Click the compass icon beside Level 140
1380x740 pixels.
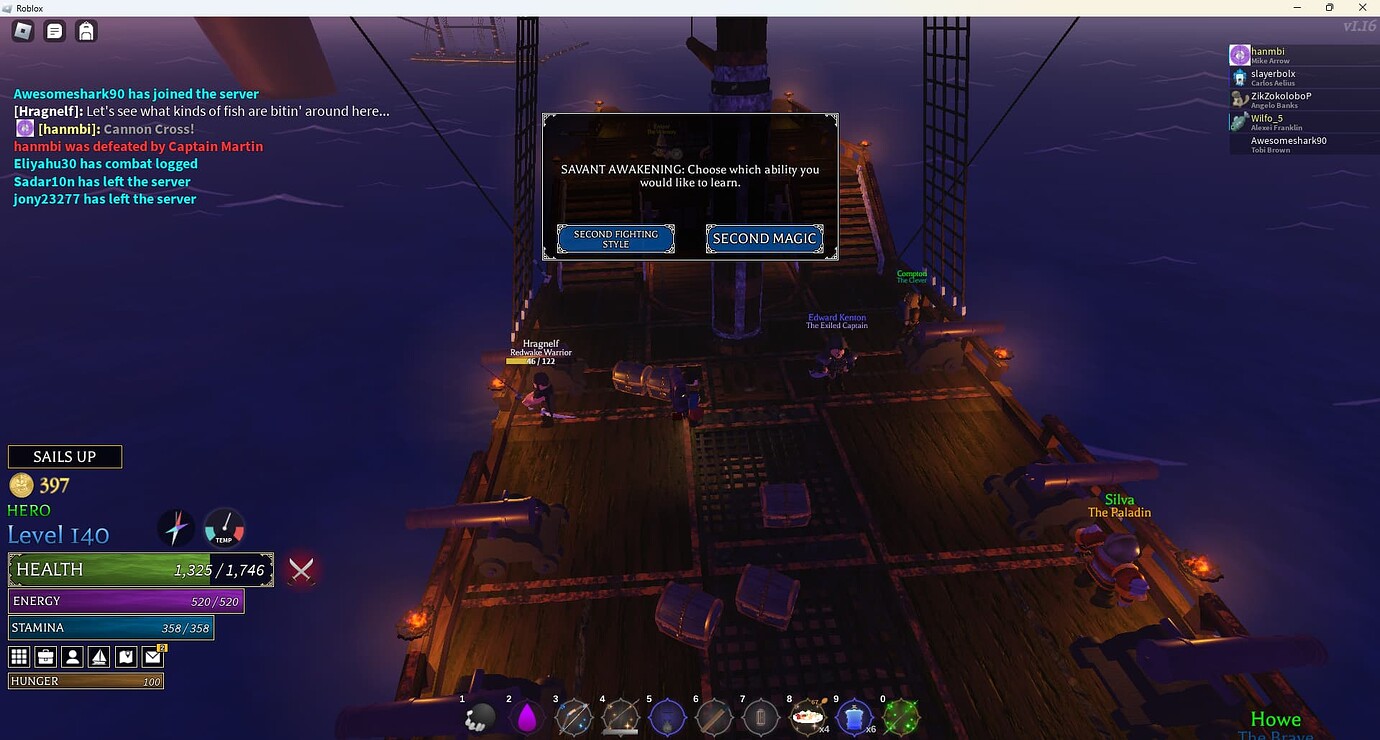177,527
